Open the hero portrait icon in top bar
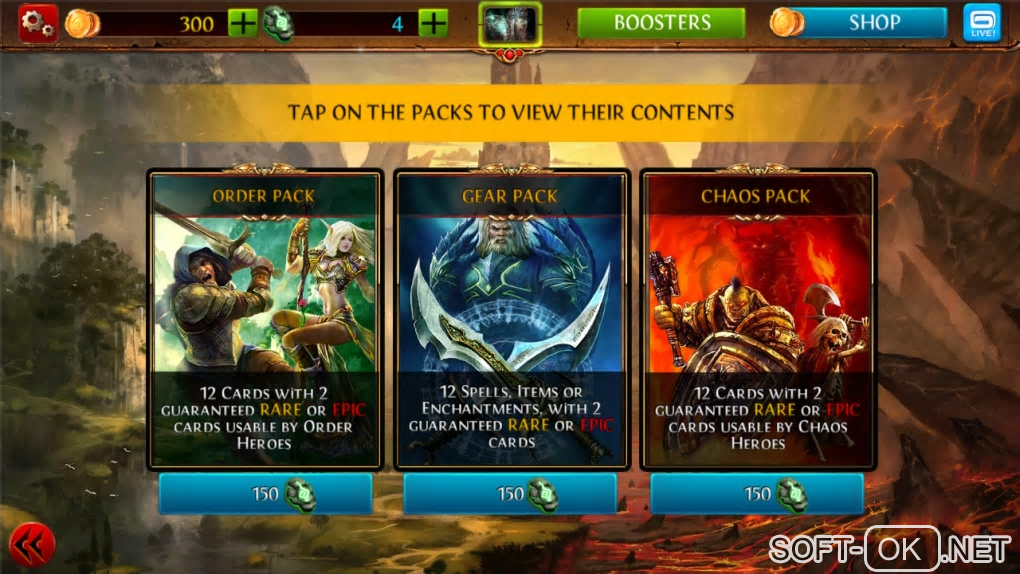The width and height of the screenshot is (1020, 574). click(x=510, y=24)
